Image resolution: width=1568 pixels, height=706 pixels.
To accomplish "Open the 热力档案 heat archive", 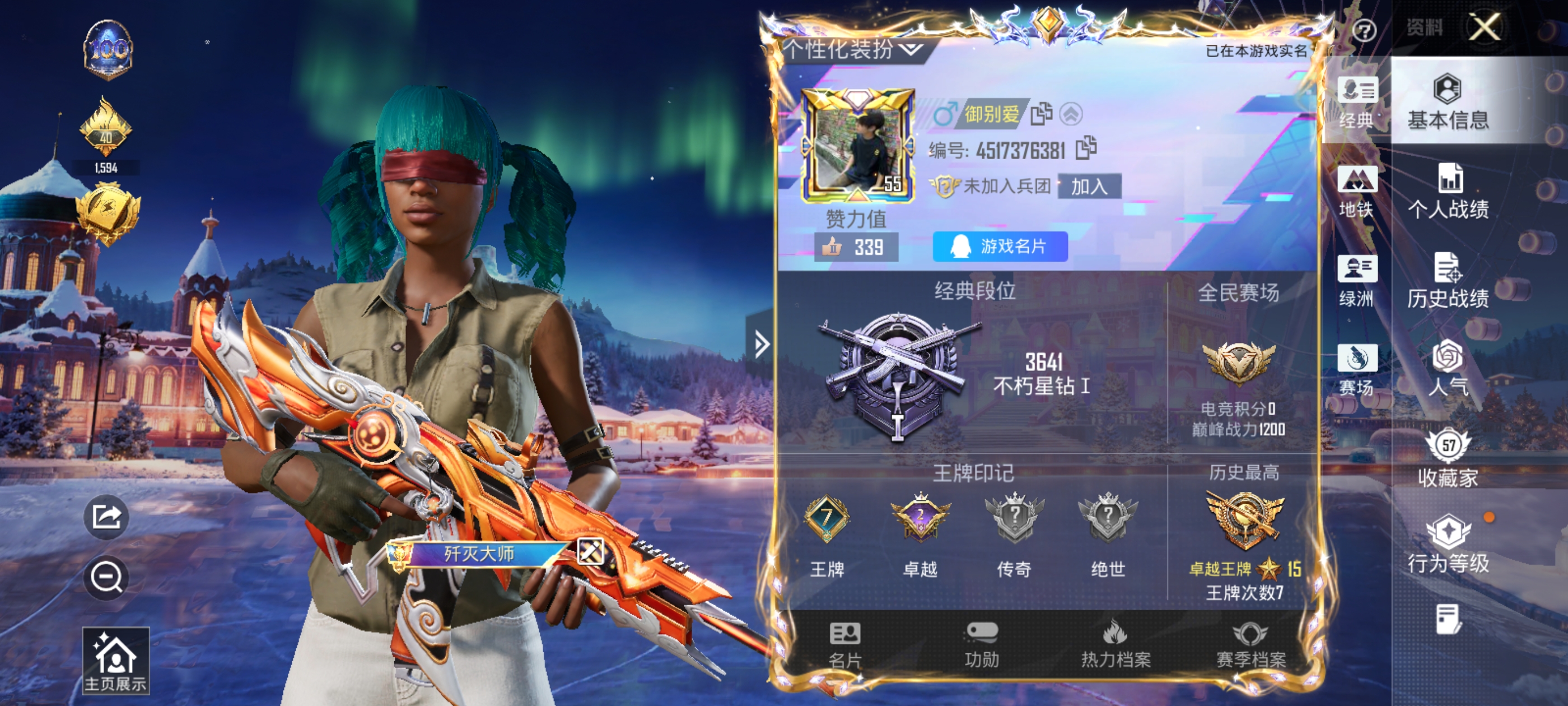I will click(x=1115, y=644).
